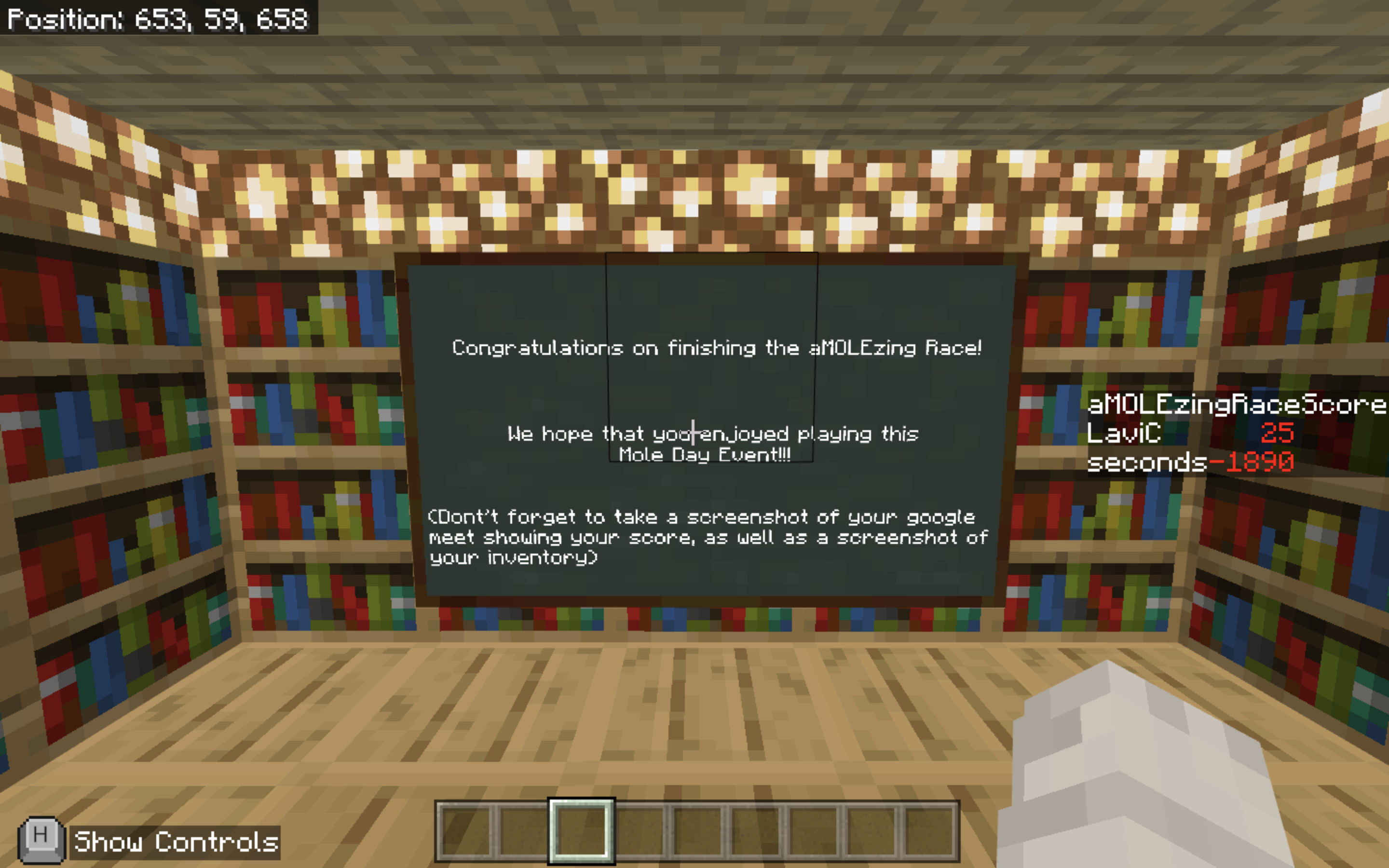
Task: Click the Mole Day Event text on board
Action: click(x=704, y=453)
